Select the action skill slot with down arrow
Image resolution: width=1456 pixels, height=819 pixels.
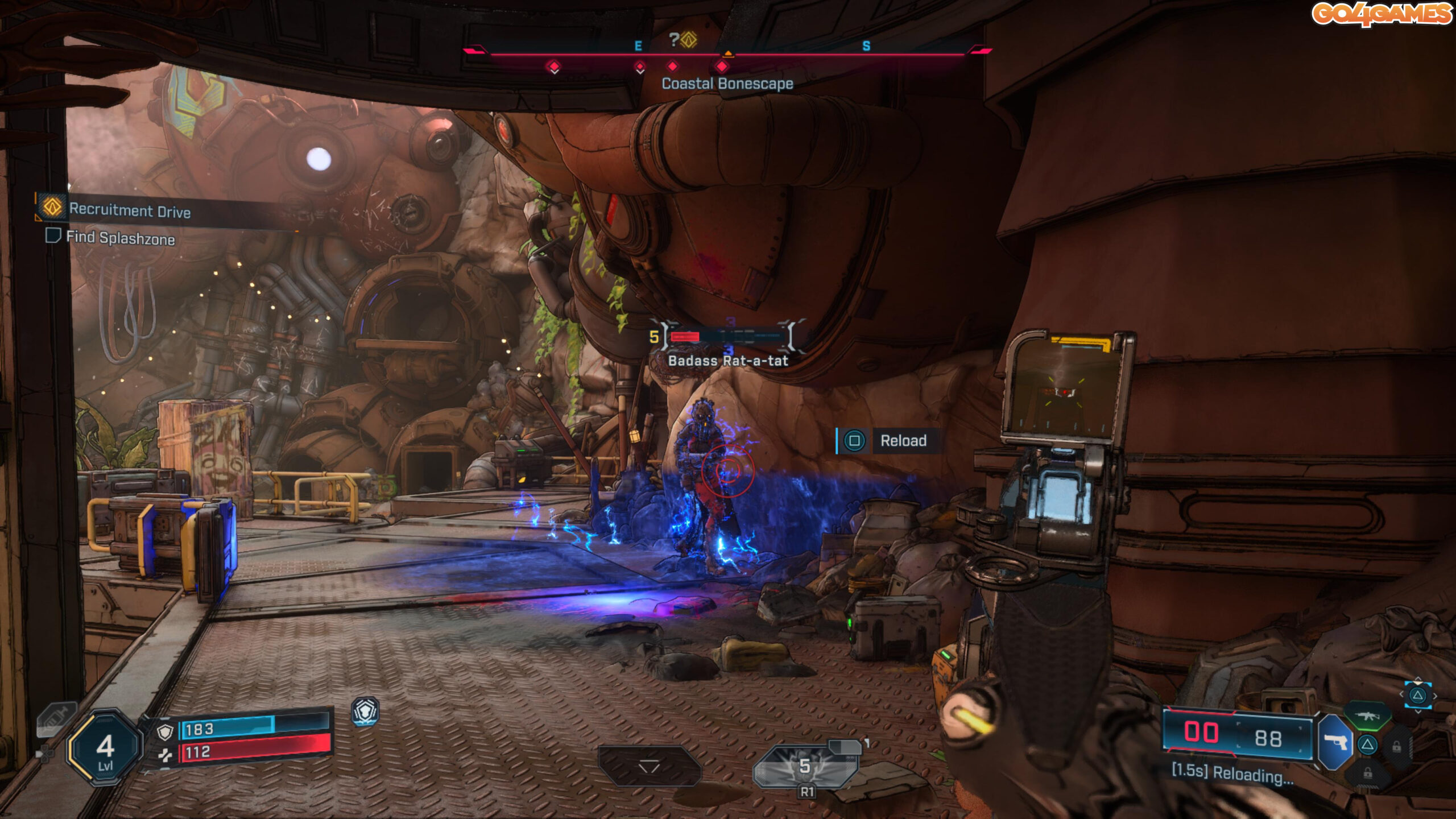pos(649,766)
